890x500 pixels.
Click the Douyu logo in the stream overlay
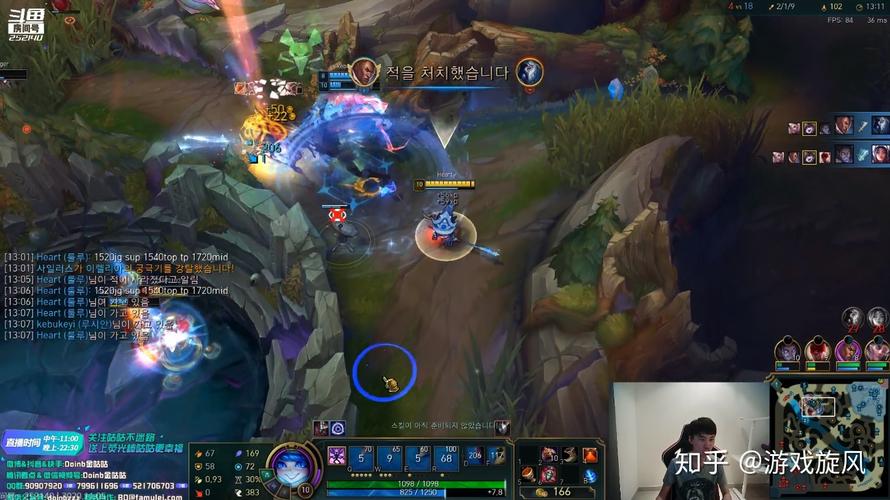point(24,19)
